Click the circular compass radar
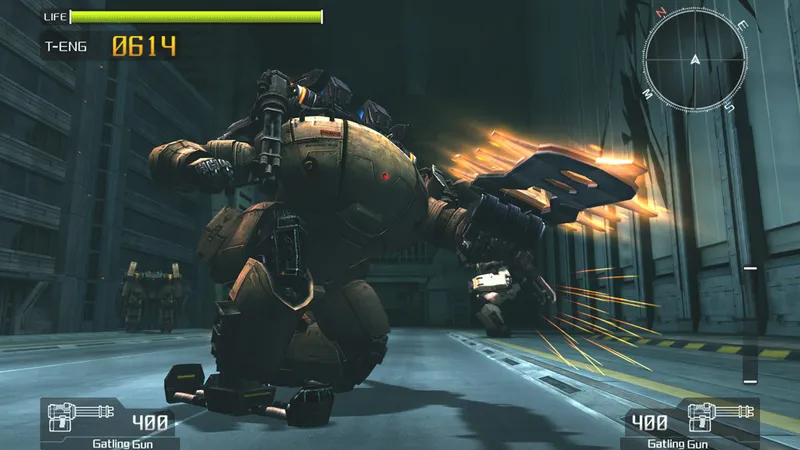The height and width of the screenshot is (450, 800). (x=694, y=59)
